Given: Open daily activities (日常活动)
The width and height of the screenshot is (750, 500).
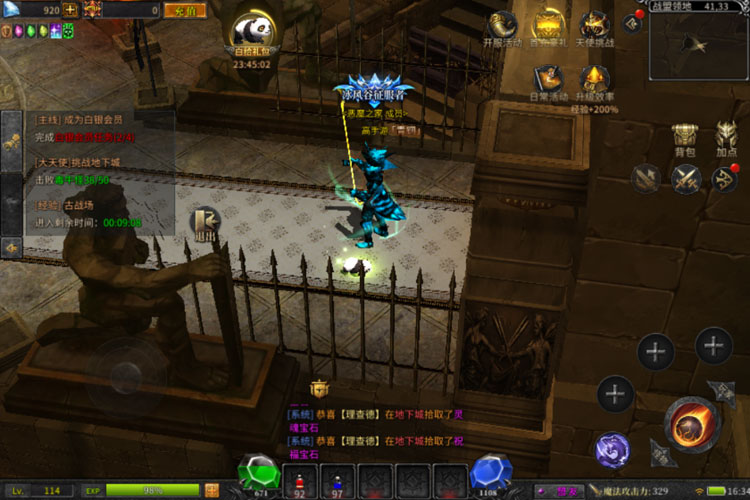Looking at the screenshot, I should point(549,82).
